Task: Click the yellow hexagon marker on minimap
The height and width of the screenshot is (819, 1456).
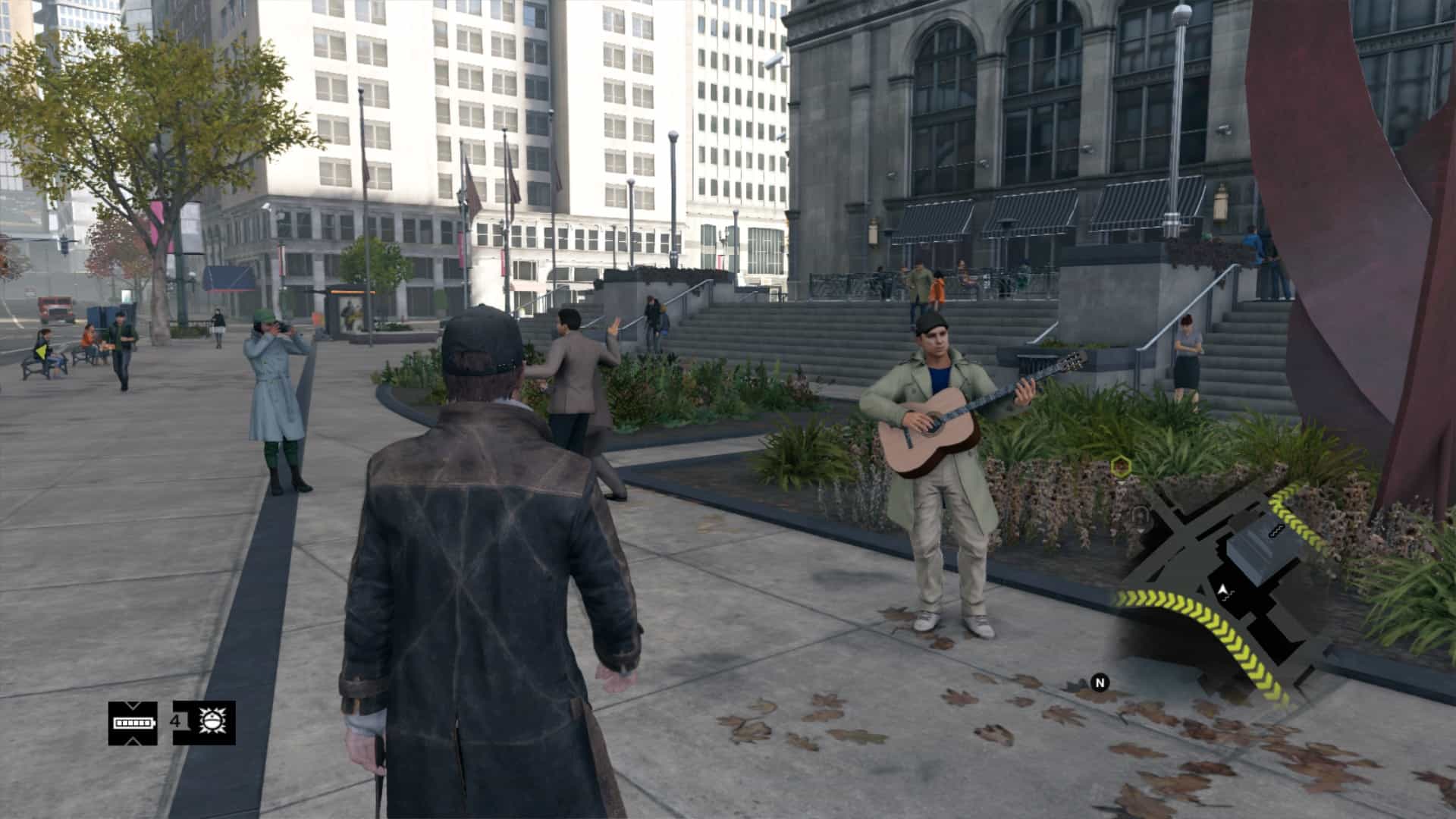Action: tap(1119, 465)
